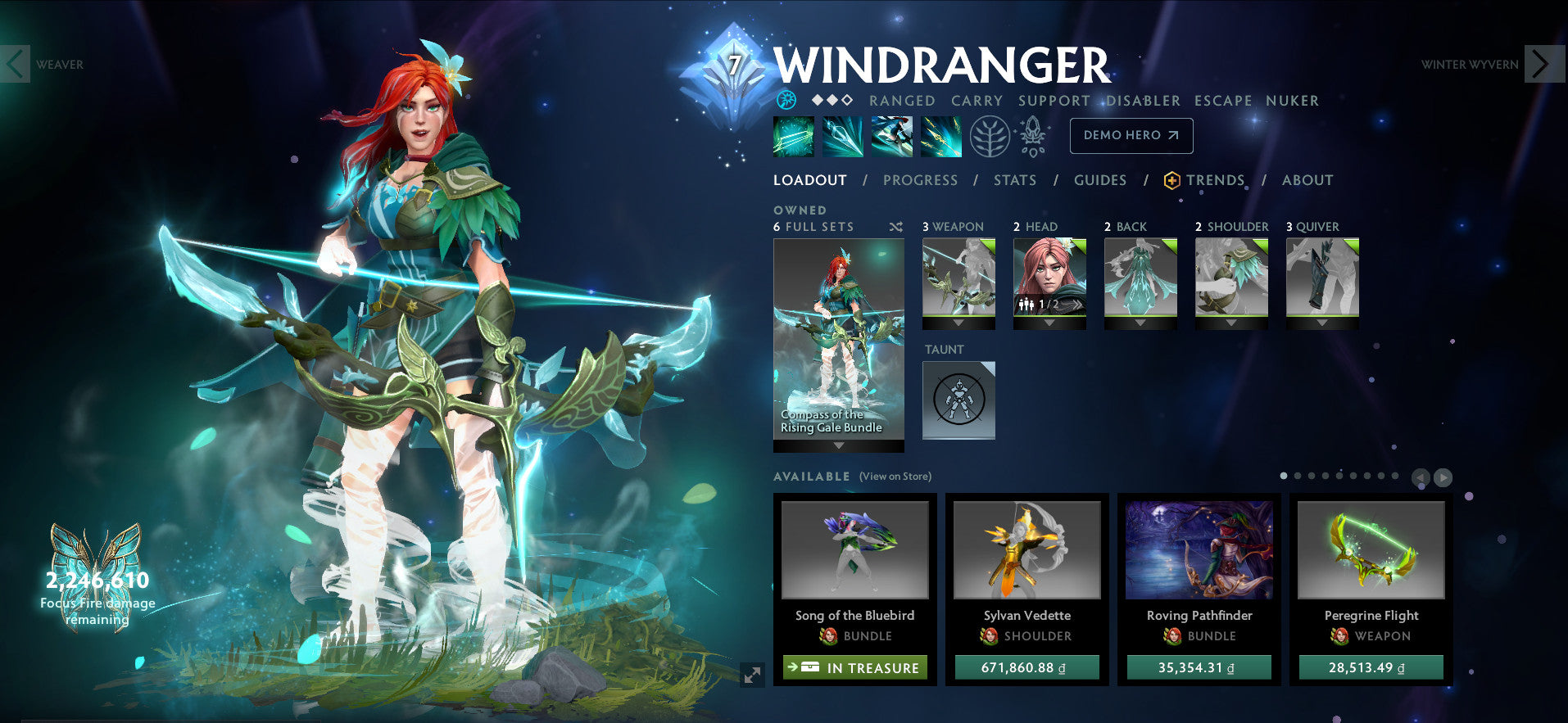Viewport: 1568px width, 723px height.
Task: Expand the Weapon slot dropdown arrow
Action: click(x=957, y=322)
